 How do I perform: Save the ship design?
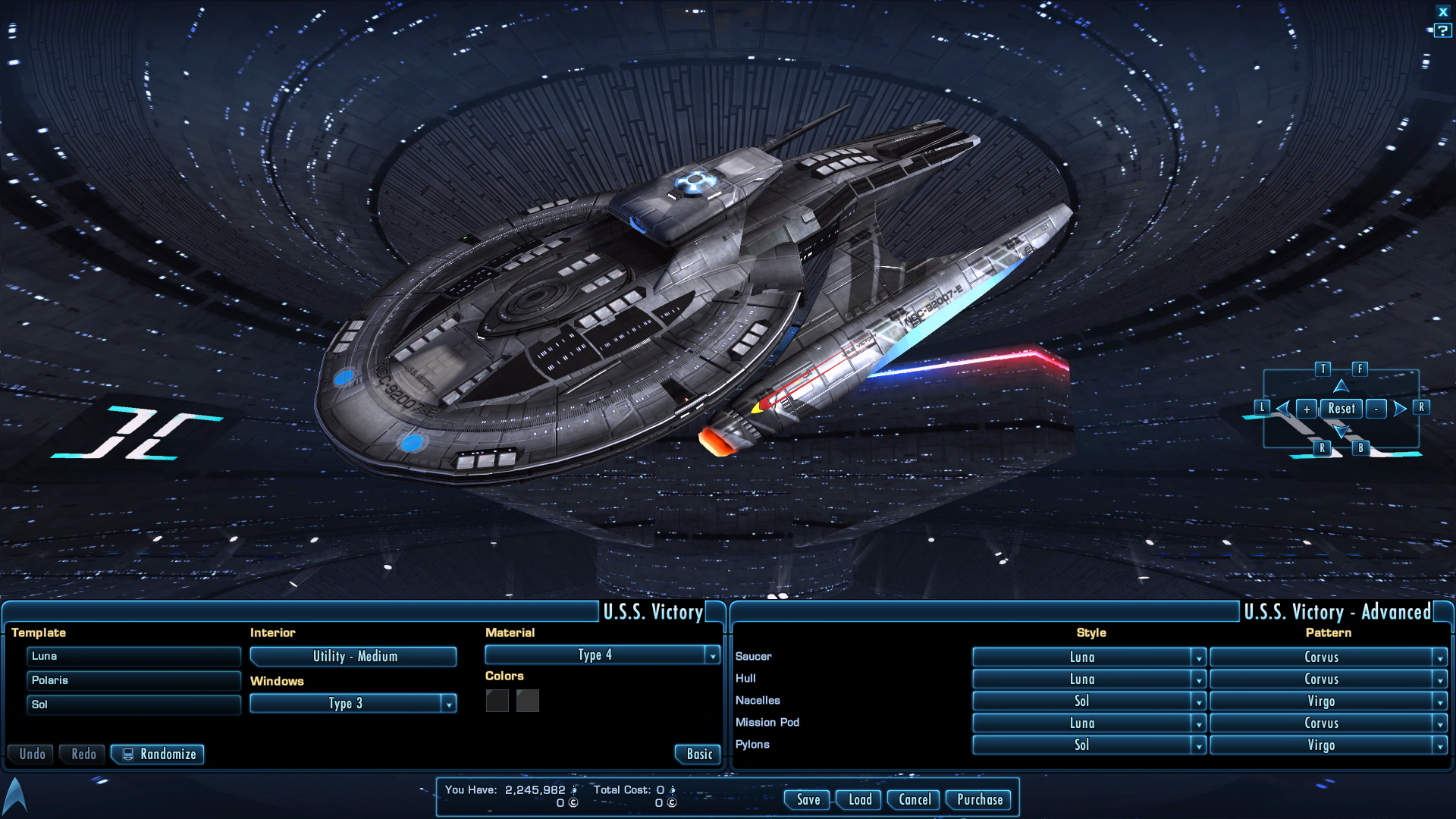(808, 800)
